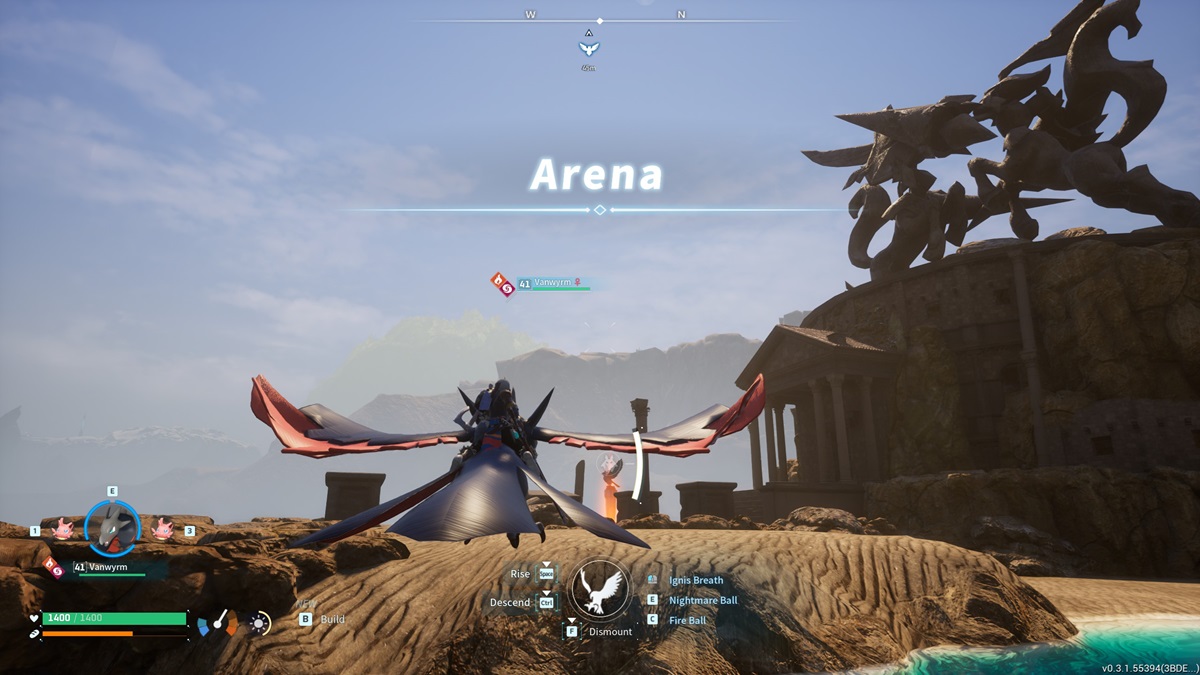Screen dimensions: 1200x675
Task: Switch to the pink pal before Vanwyrm
Action: pos(62,530)
